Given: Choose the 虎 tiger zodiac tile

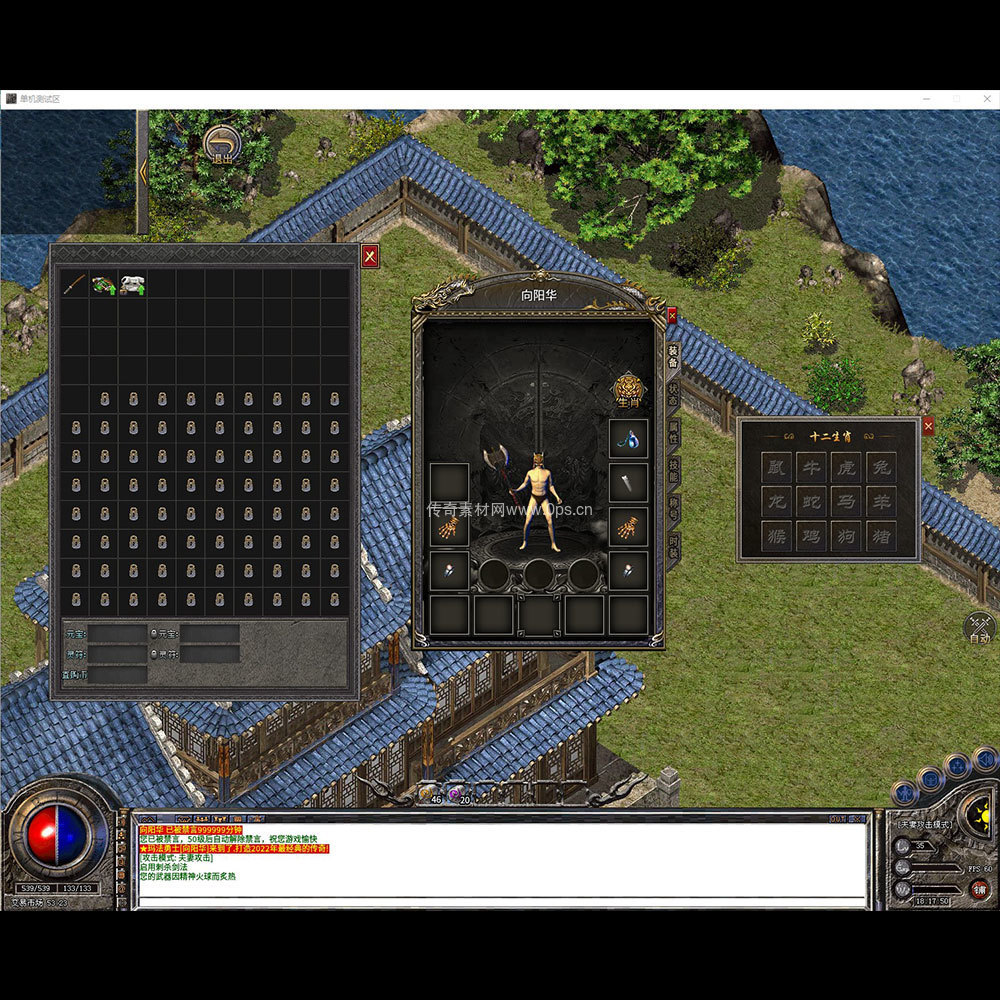Looking at the screenshot, I should [845, 466].
